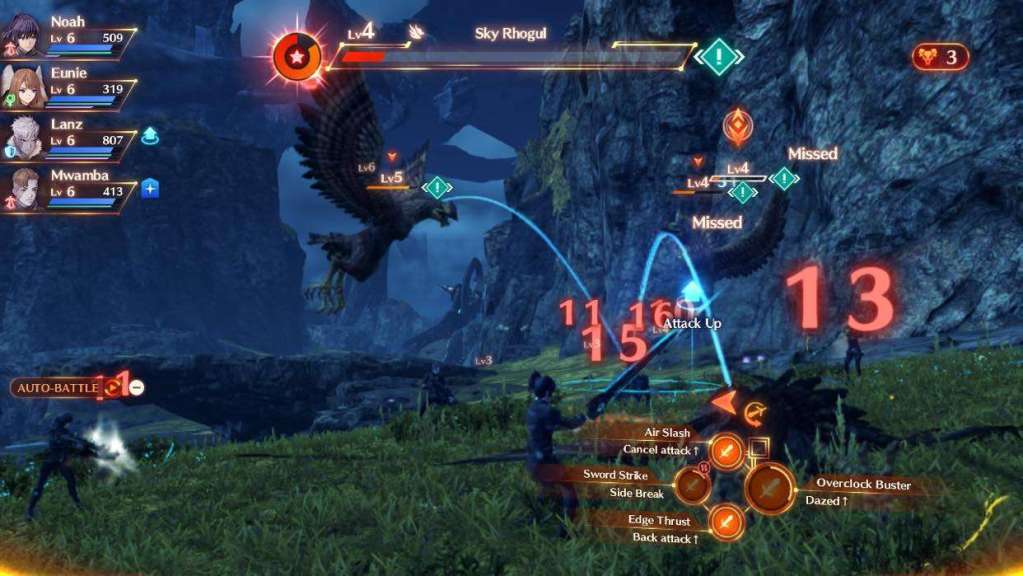Screen dimensions: 1023x576
Task: Pick Mwamba's party panel
Action: click(x=68, y=190)
